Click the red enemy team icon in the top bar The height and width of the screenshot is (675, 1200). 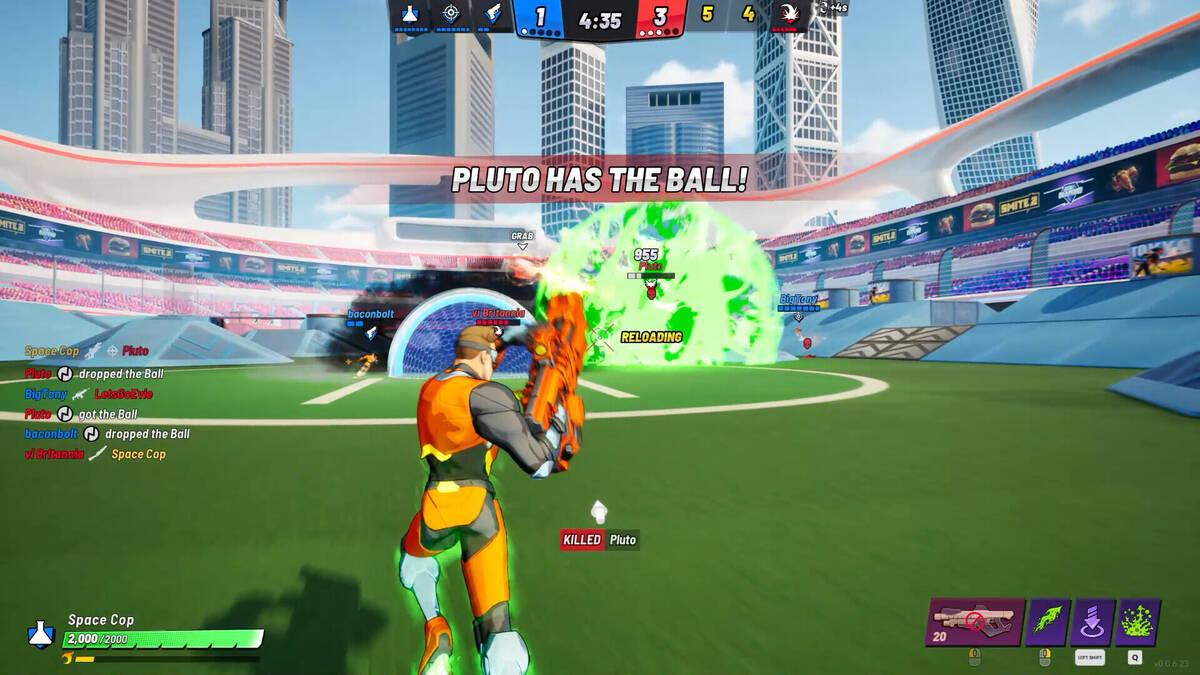pyautogui.click(x=789, y=14)
